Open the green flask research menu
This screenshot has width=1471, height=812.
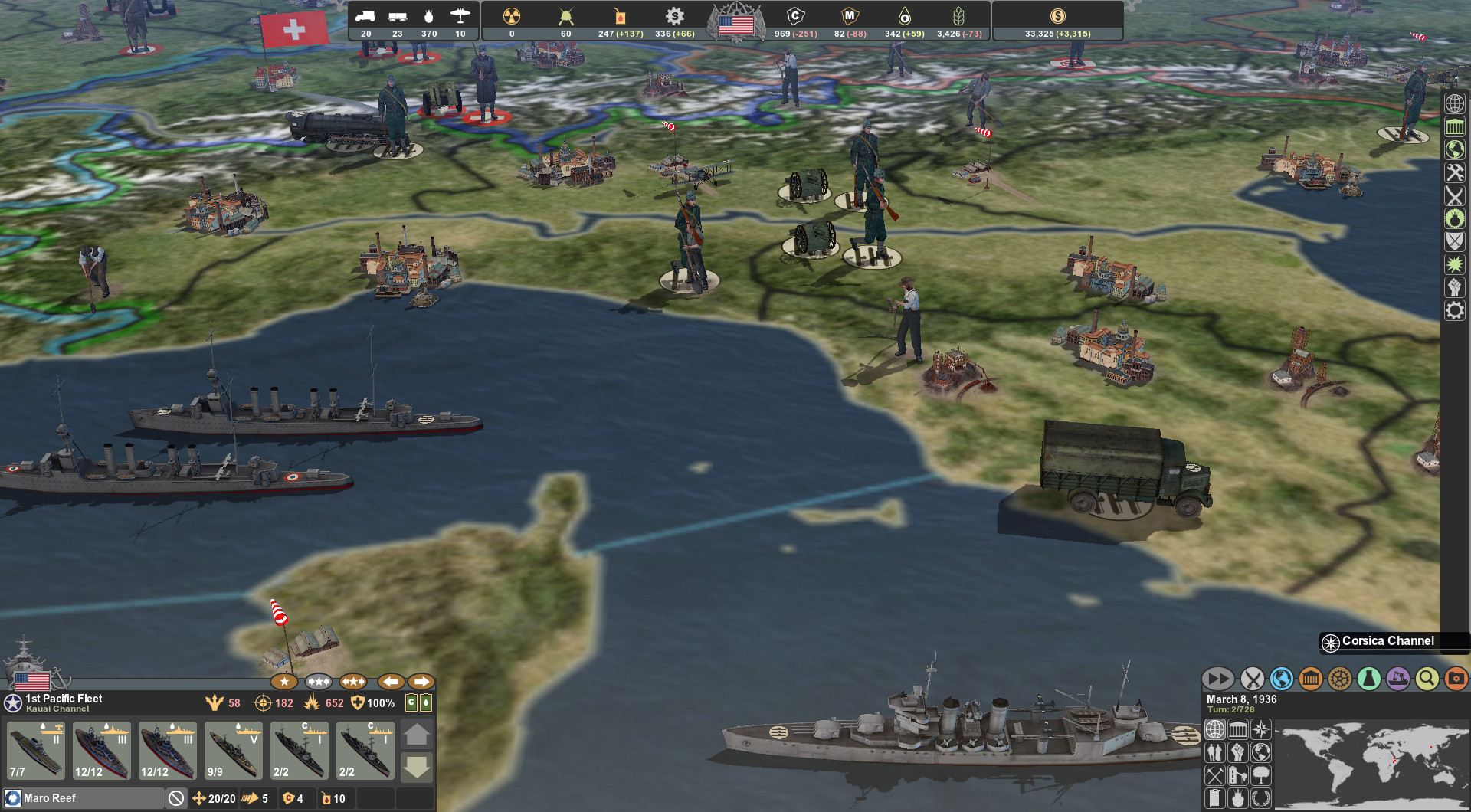(1368, 679)
